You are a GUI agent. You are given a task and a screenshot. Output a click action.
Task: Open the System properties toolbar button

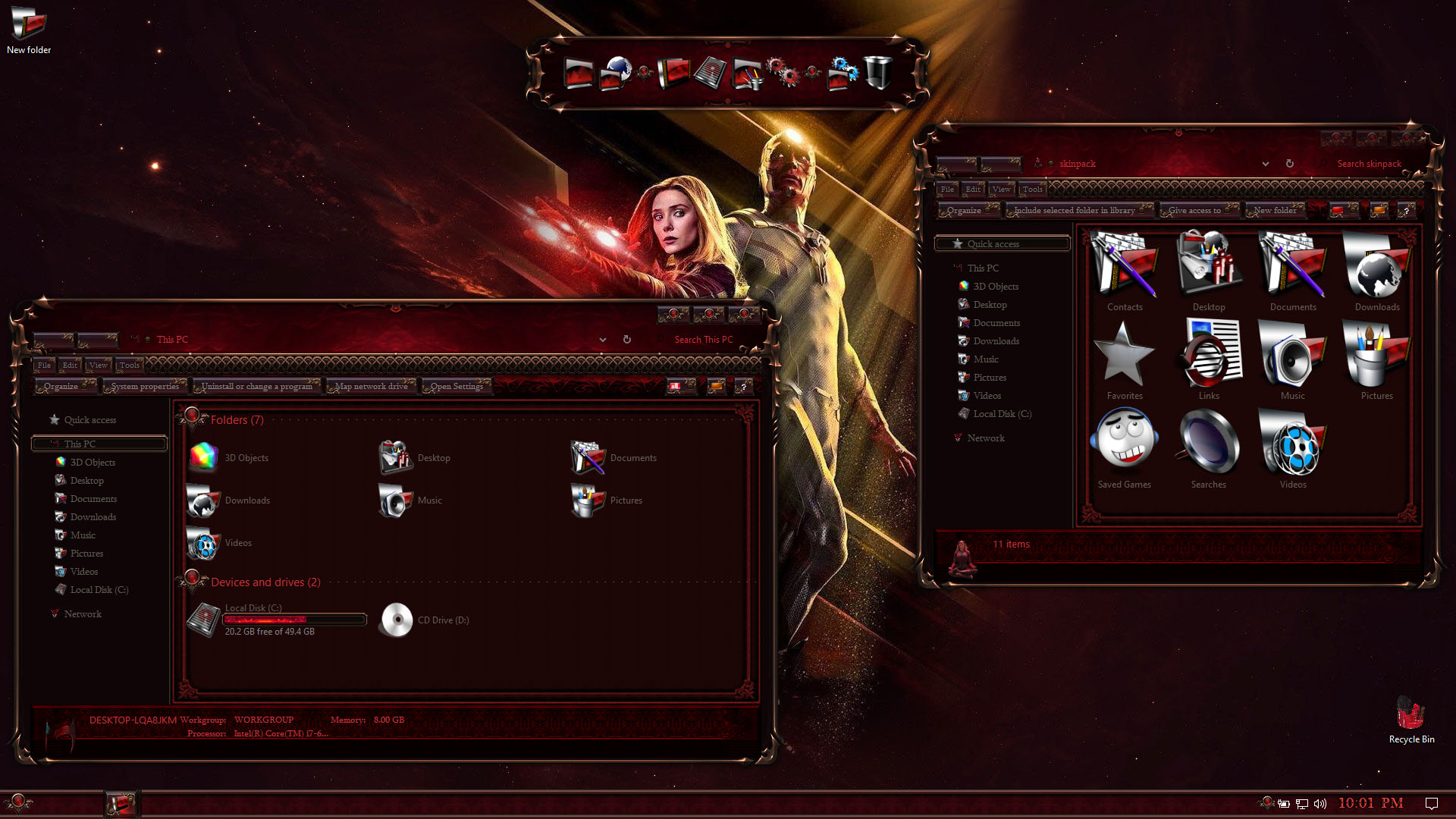point(145,387)
